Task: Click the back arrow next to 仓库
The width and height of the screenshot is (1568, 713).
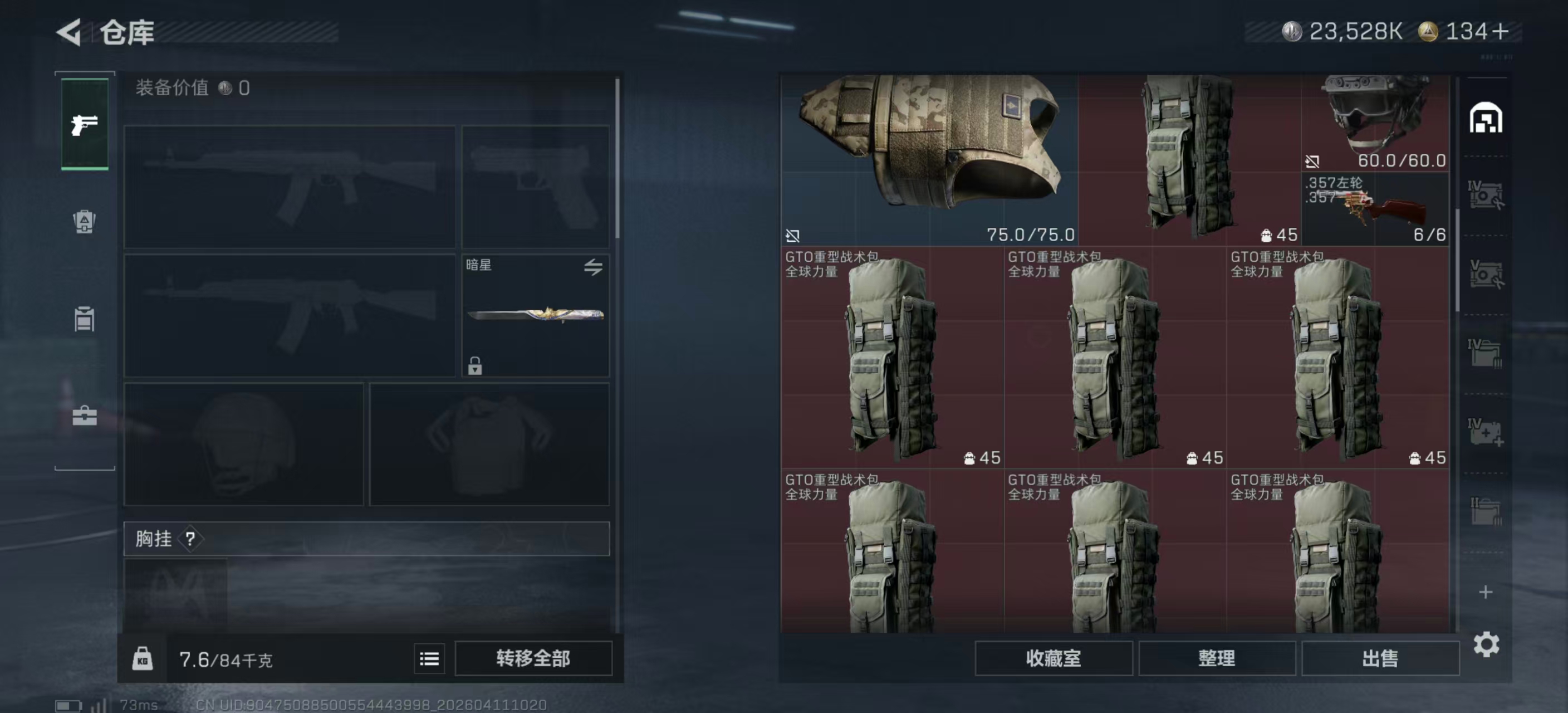Action: coord(69,32)
